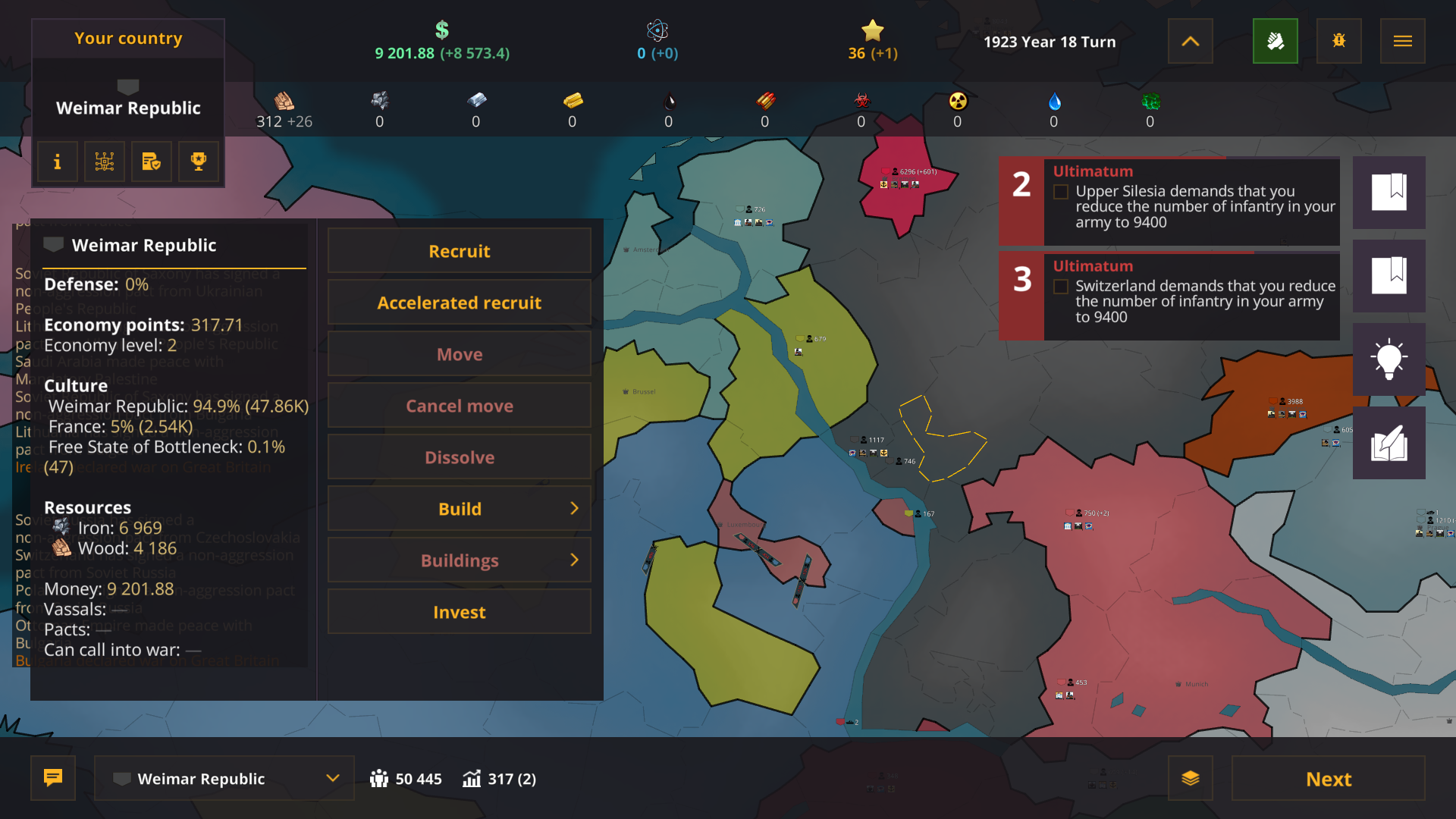
Task: Open the top bookmarked newspaper icon
Action: [x=1389, y=193]
